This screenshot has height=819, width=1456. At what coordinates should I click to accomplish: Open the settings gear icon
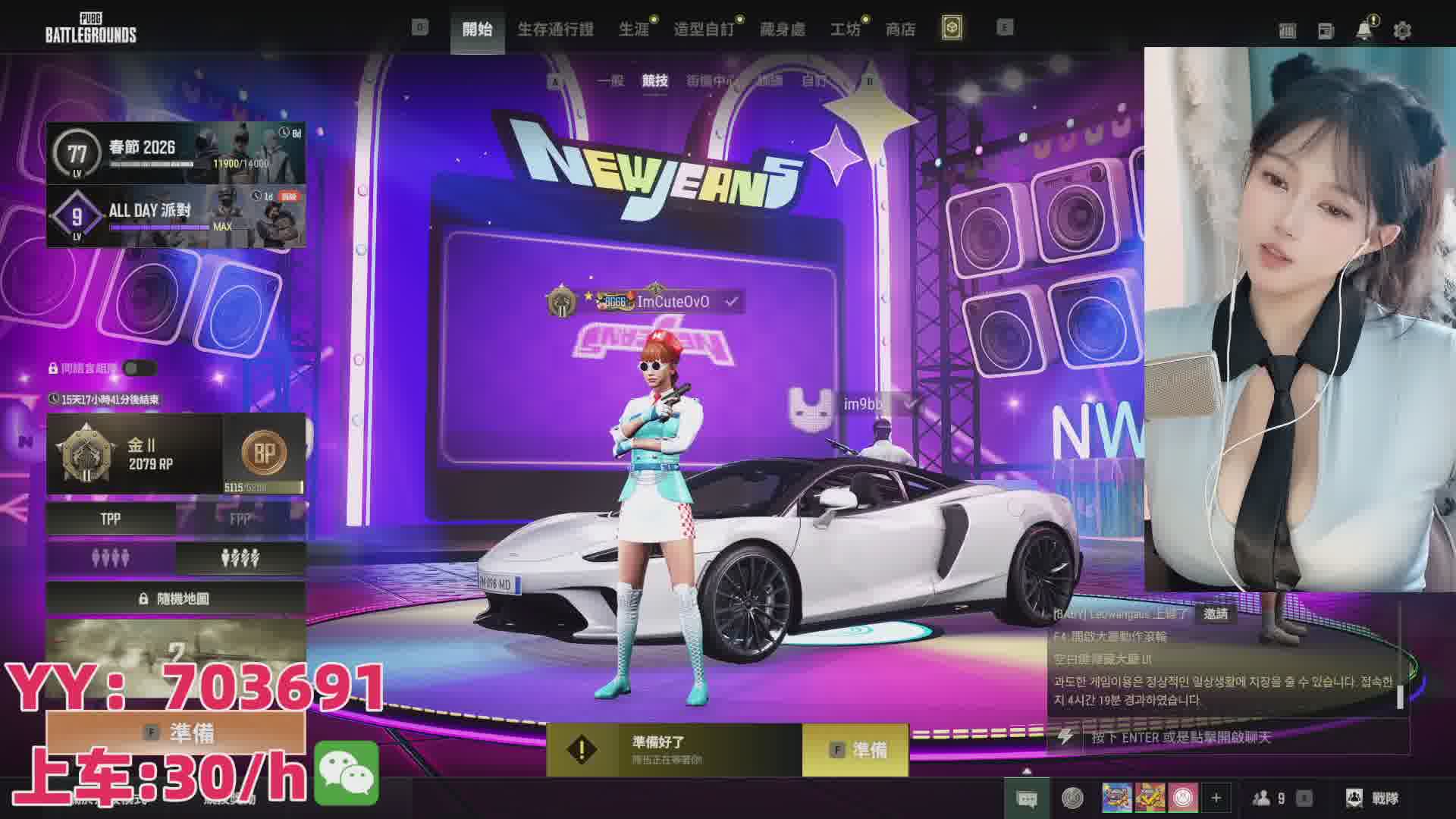[x=1402, y=30]
